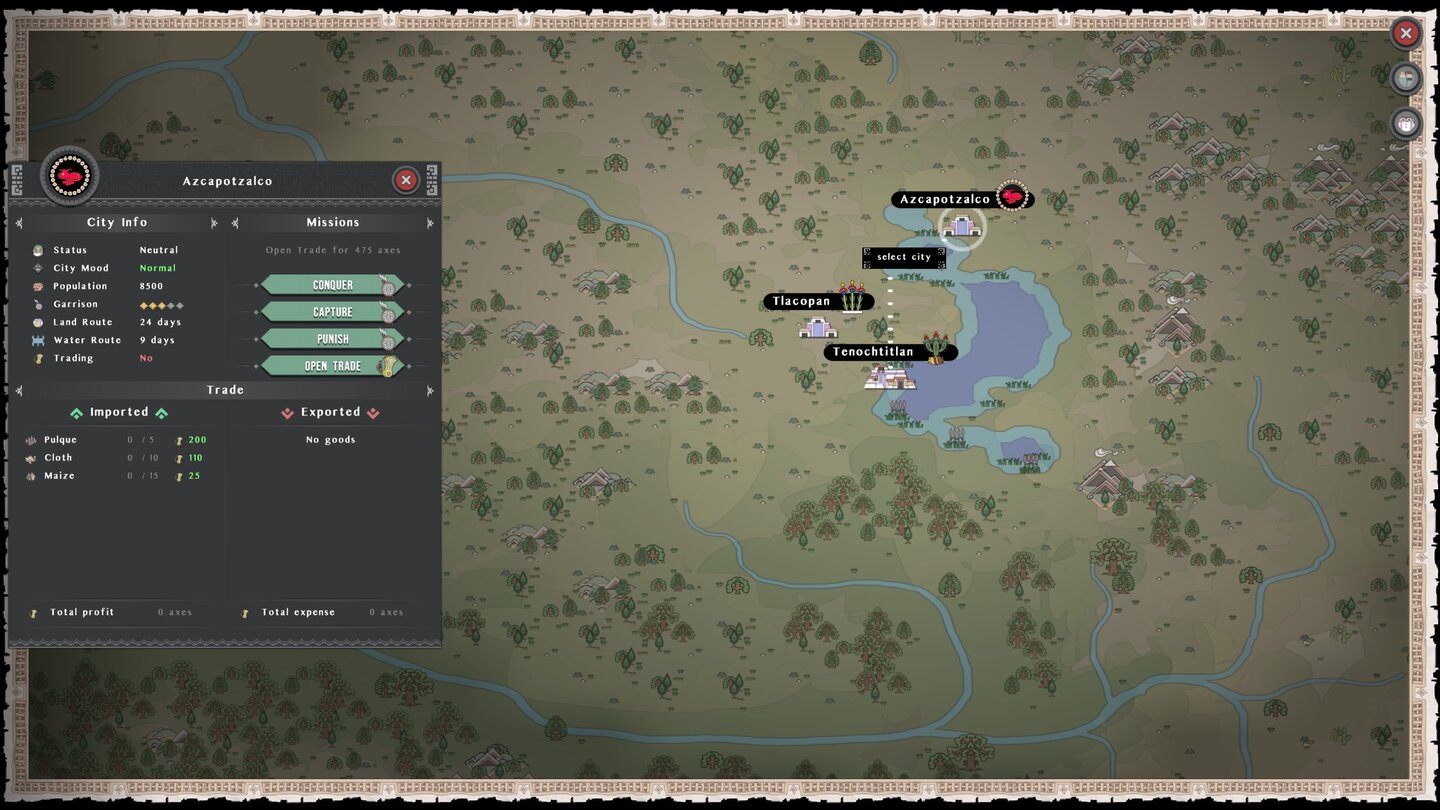Click the Land Route icon
Image resolution: width=1440 pixels, height=810 pixels.
tap(38, 322)
